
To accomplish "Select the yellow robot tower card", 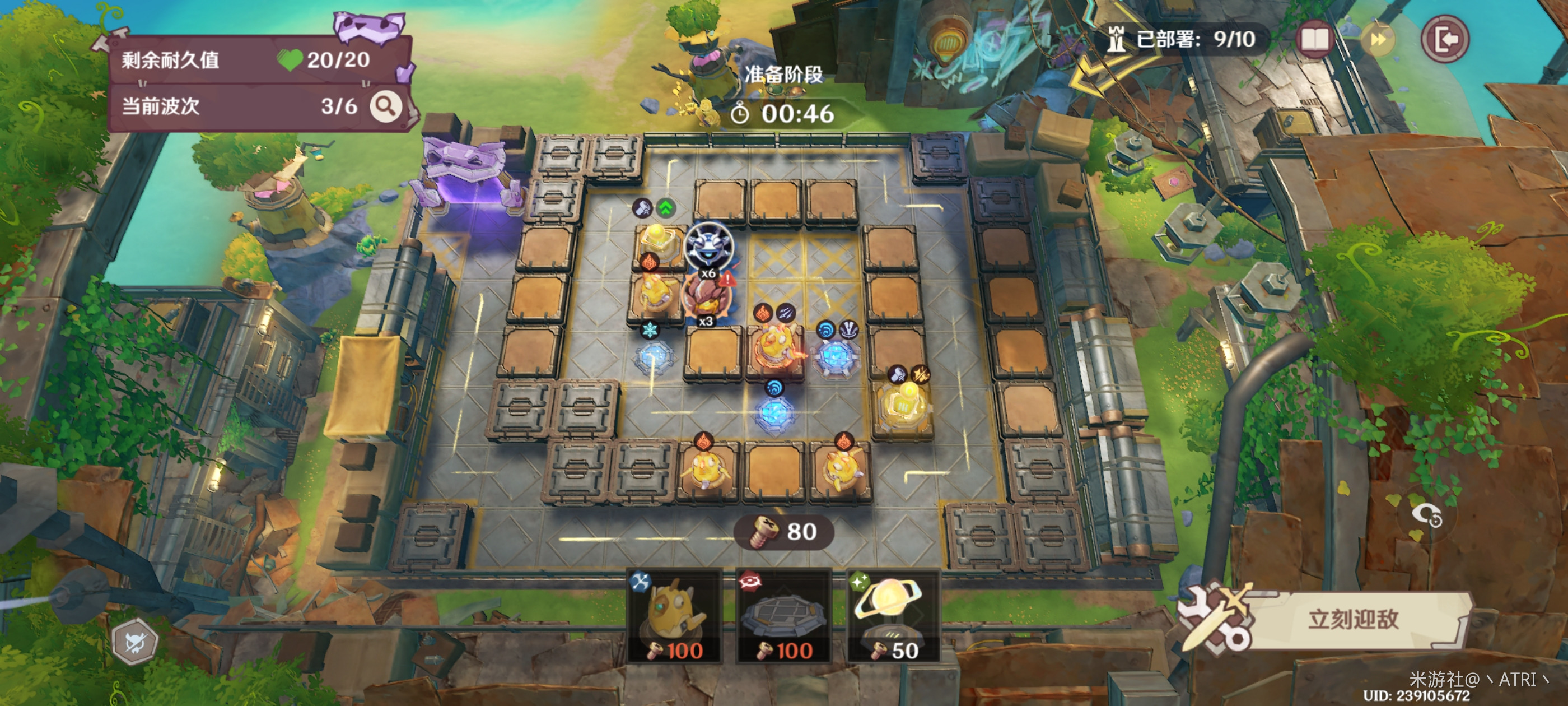I will 674,616.
